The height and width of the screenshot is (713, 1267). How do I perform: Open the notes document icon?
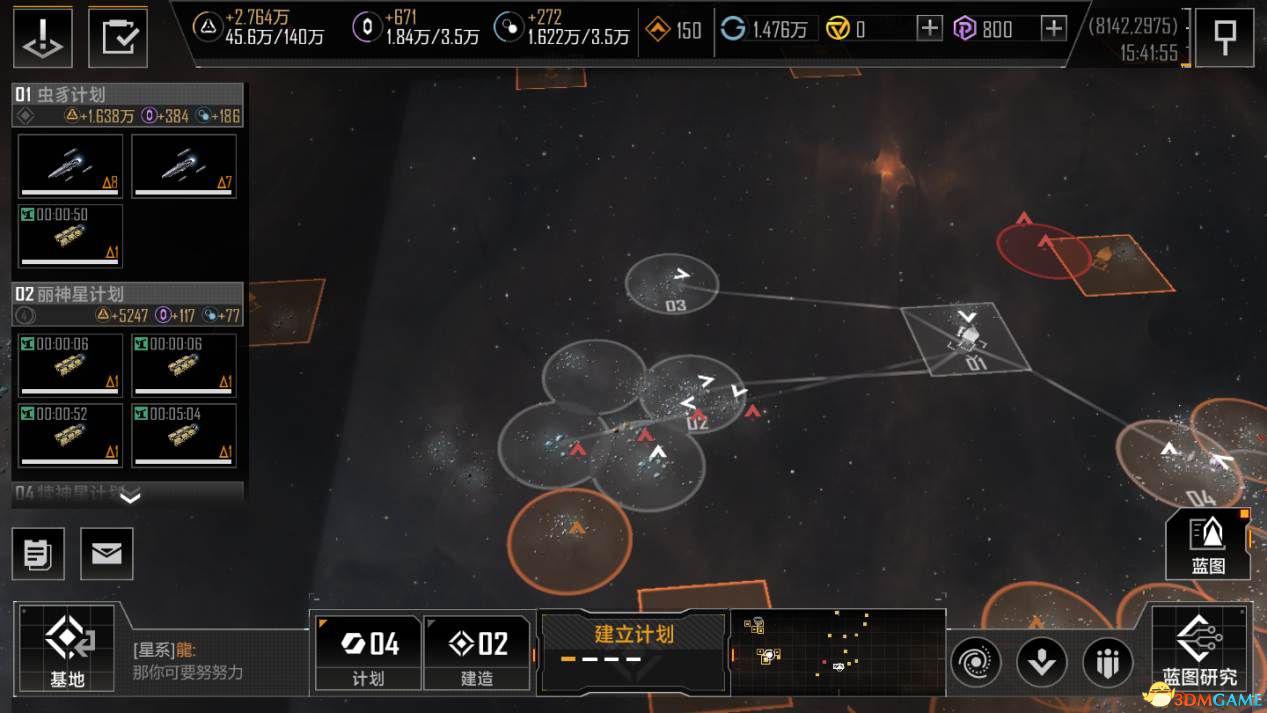[38, 553]
